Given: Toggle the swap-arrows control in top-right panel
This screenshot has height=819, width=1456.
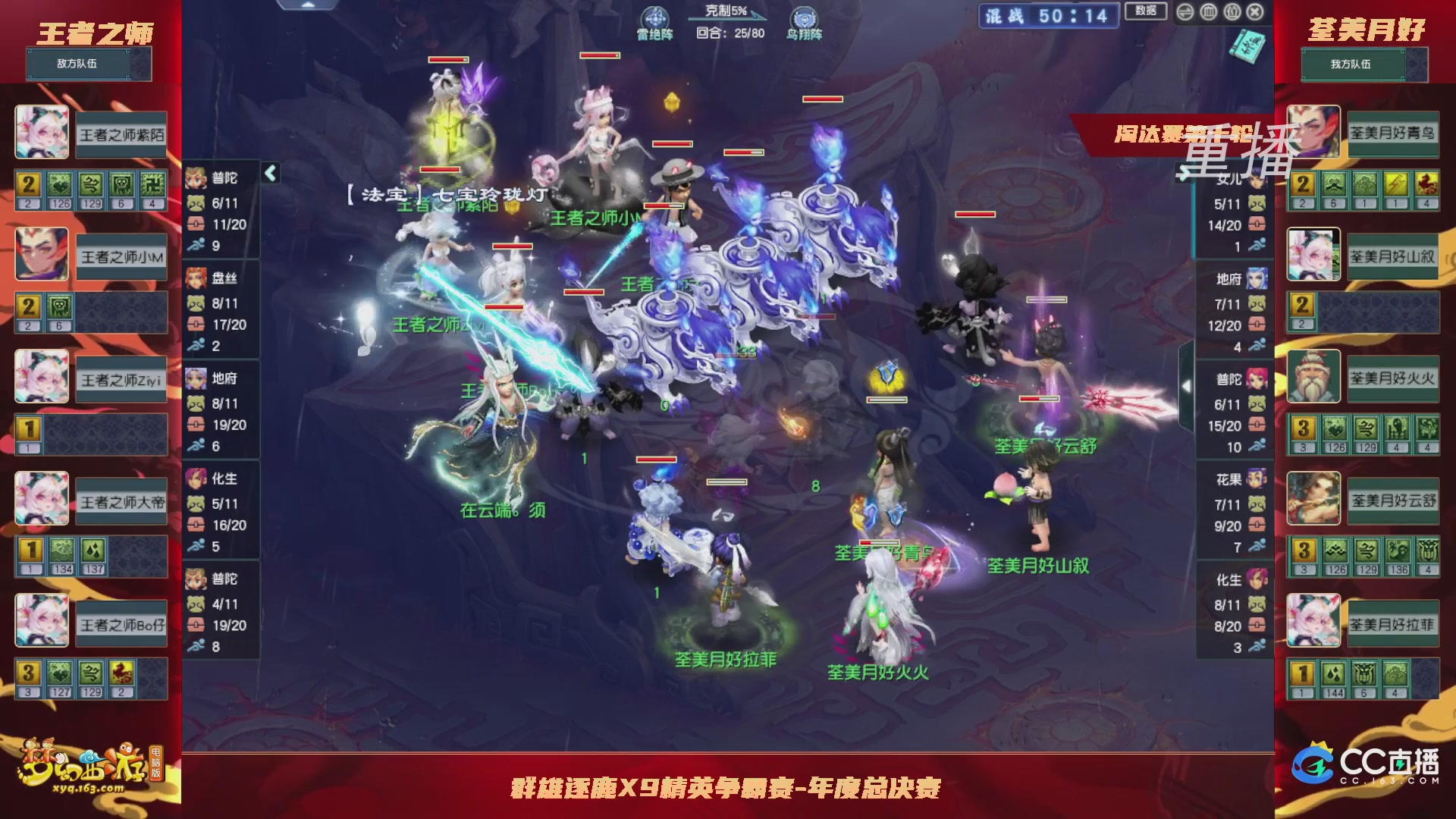Looking at the screenshot, I should (x=1185, y=12).
